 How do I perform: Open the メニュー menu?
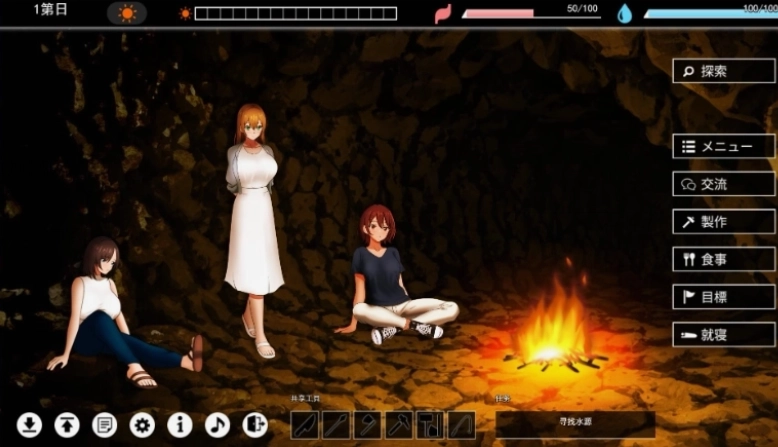coord(723,146)
